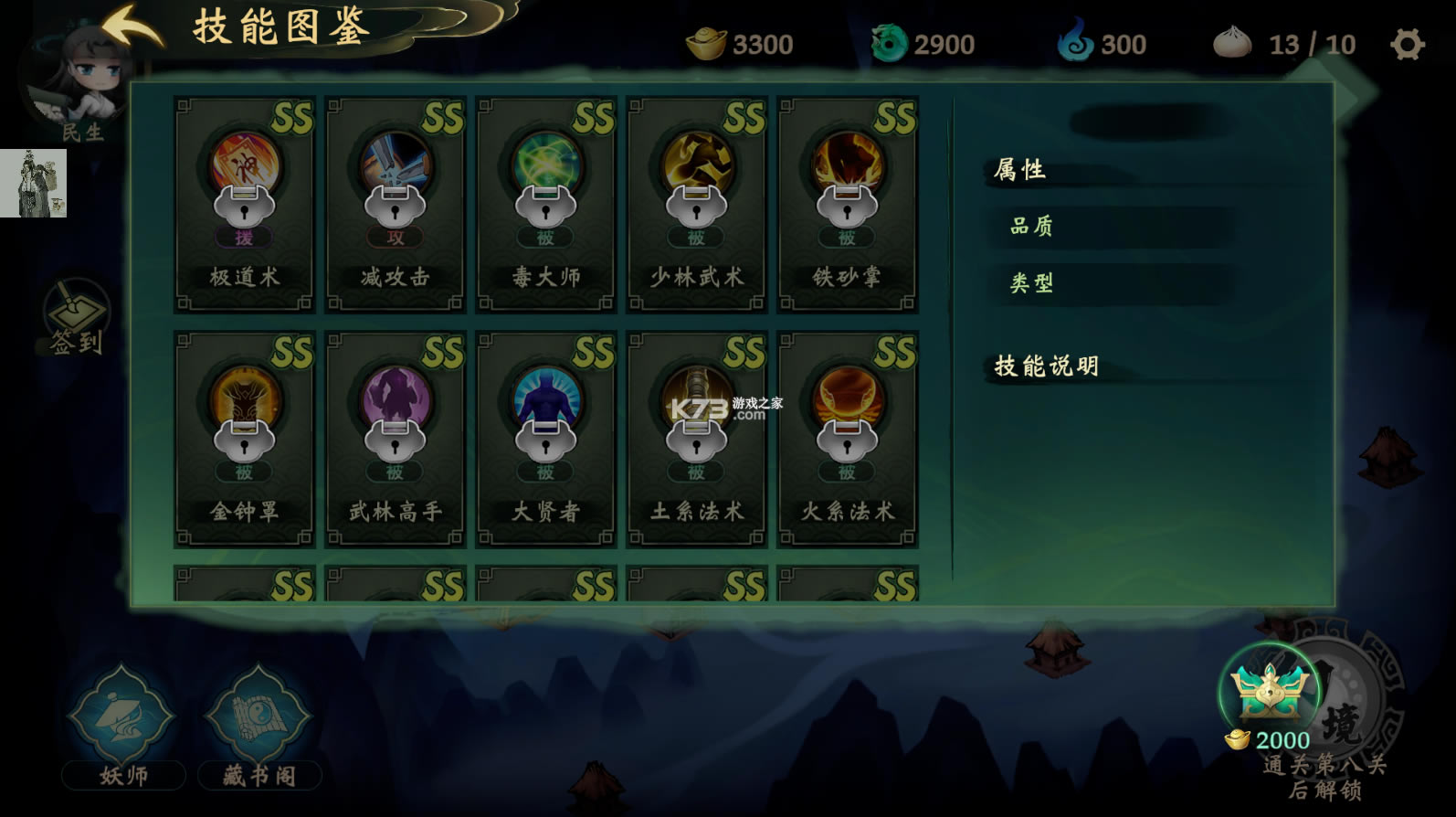
Task: Go back using the arrow button
Action: (131, 26)
